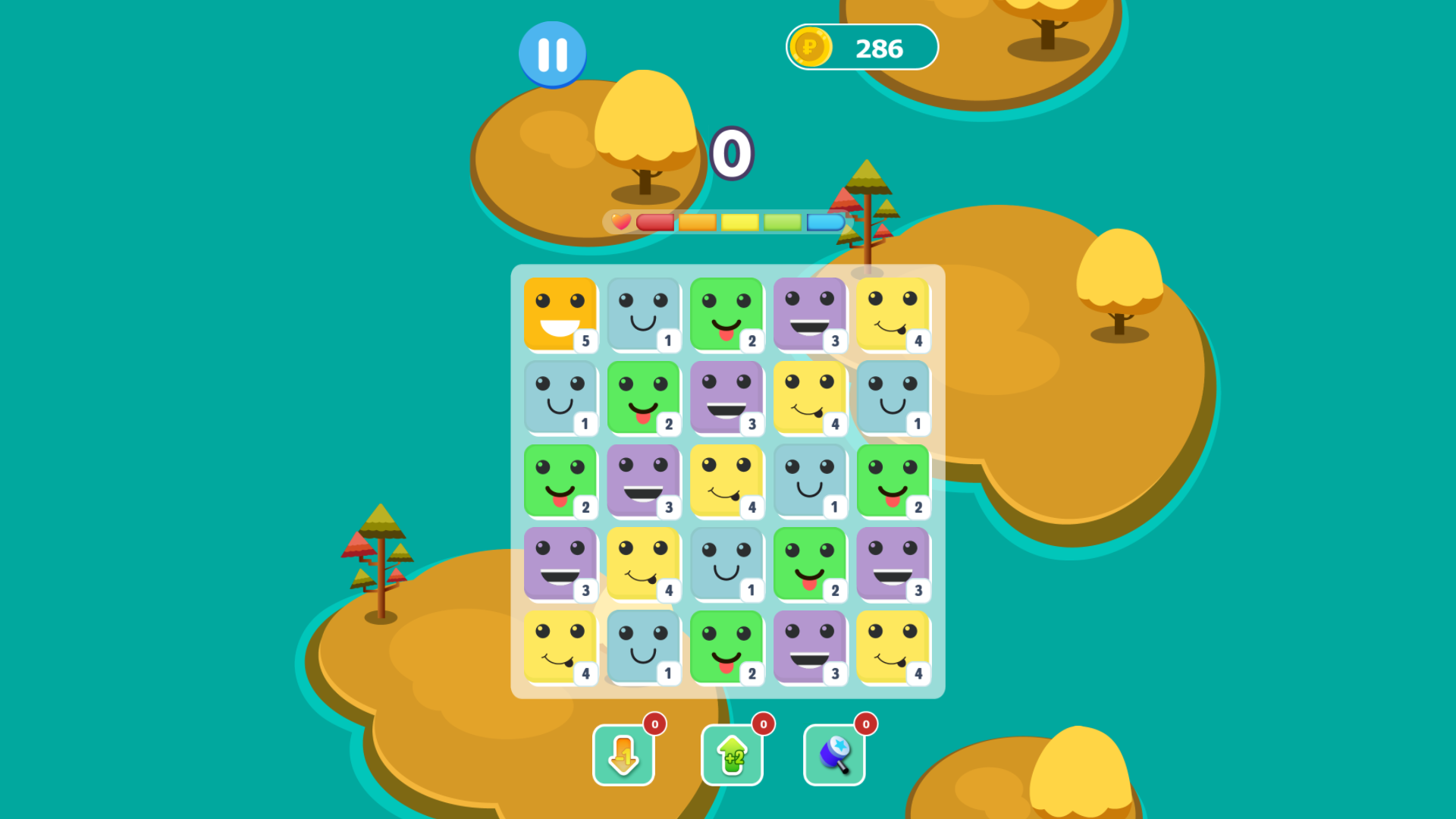Select the blue hammer booster
The height and width of the screenshot is (819, 1456).
pos(834,755)
